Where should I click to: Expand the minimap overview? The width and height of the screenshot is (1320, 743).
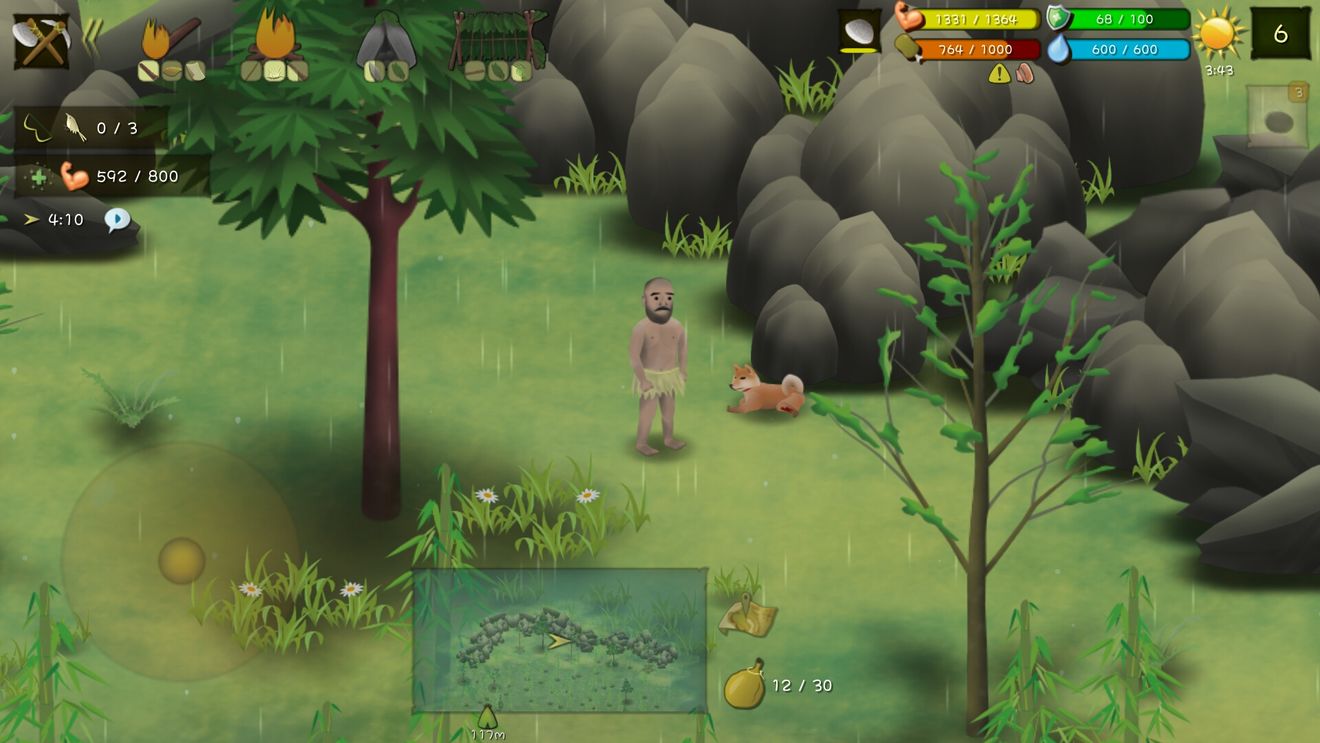coord(559,640)
